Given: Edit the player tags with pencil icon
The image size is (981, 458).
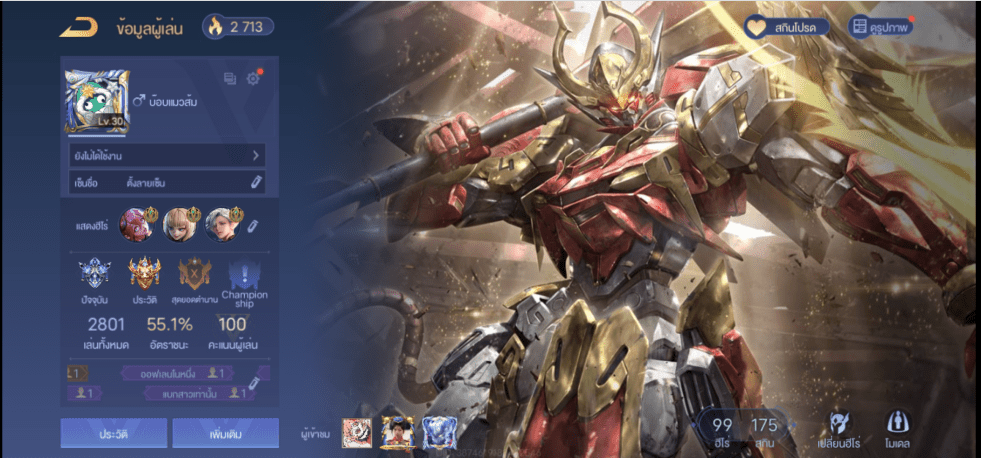Looking at the screenshot, I should pyautogui.click(x=254, y=382).
